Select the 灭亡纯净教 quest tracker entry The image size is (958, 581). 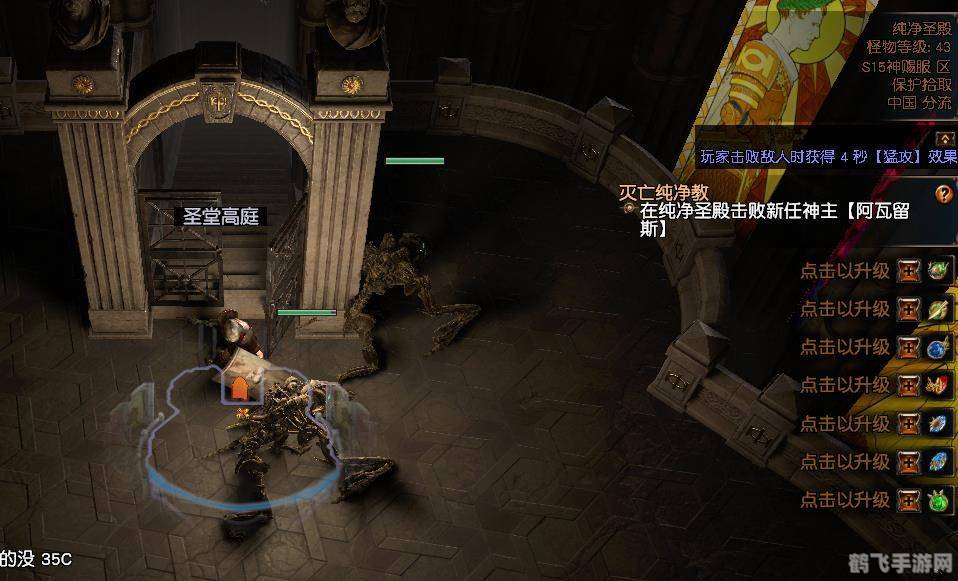coord(664,192)
